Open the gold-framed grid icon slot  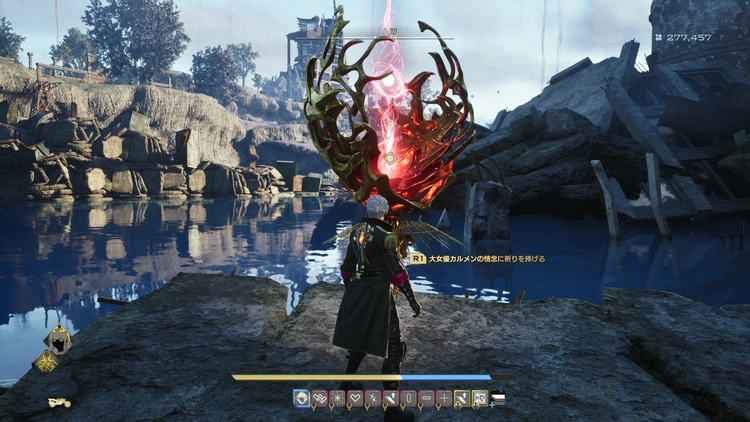[x=480, y=398]
